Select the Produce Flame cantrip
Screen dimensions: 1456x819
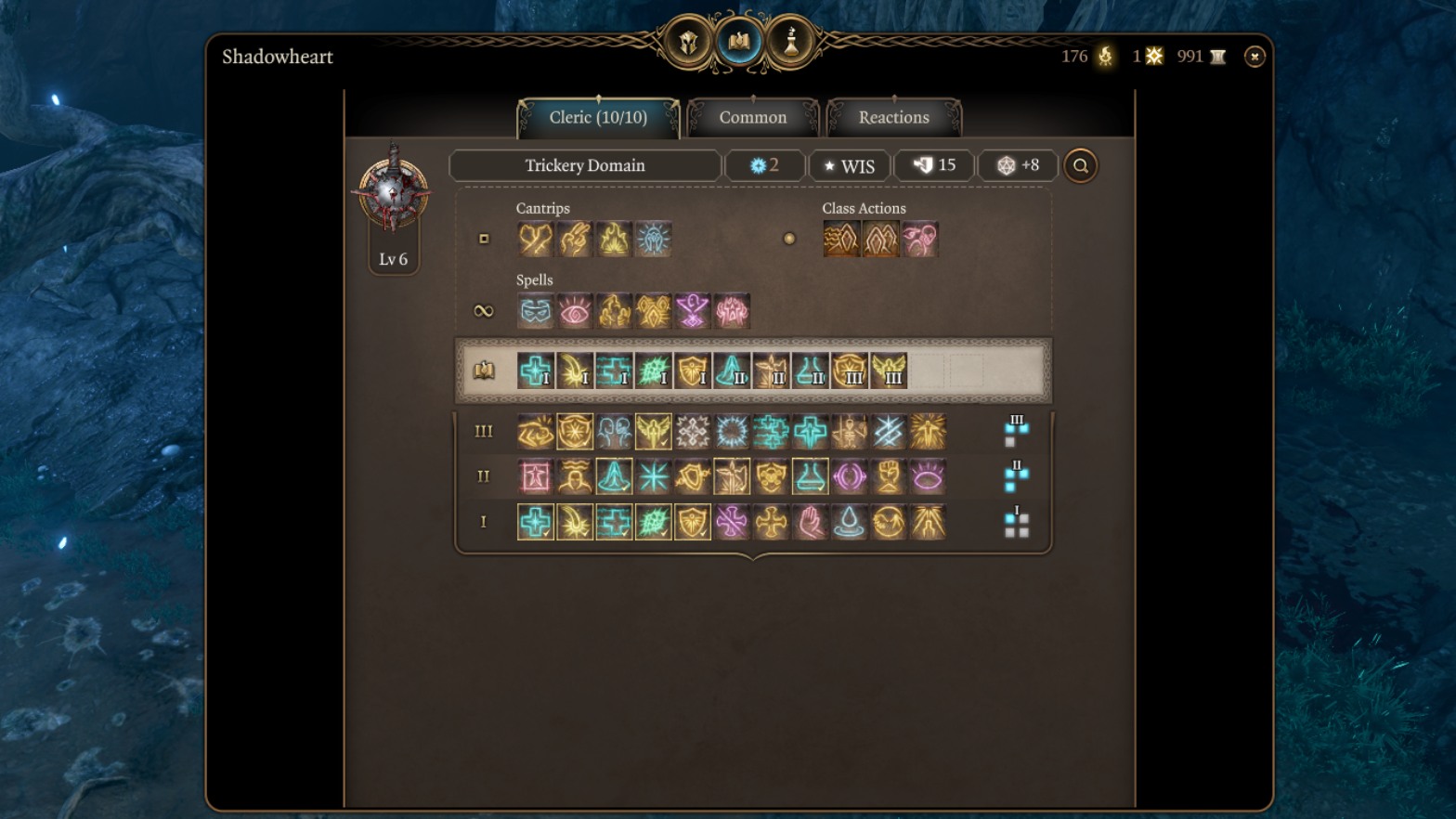point(613,239)
